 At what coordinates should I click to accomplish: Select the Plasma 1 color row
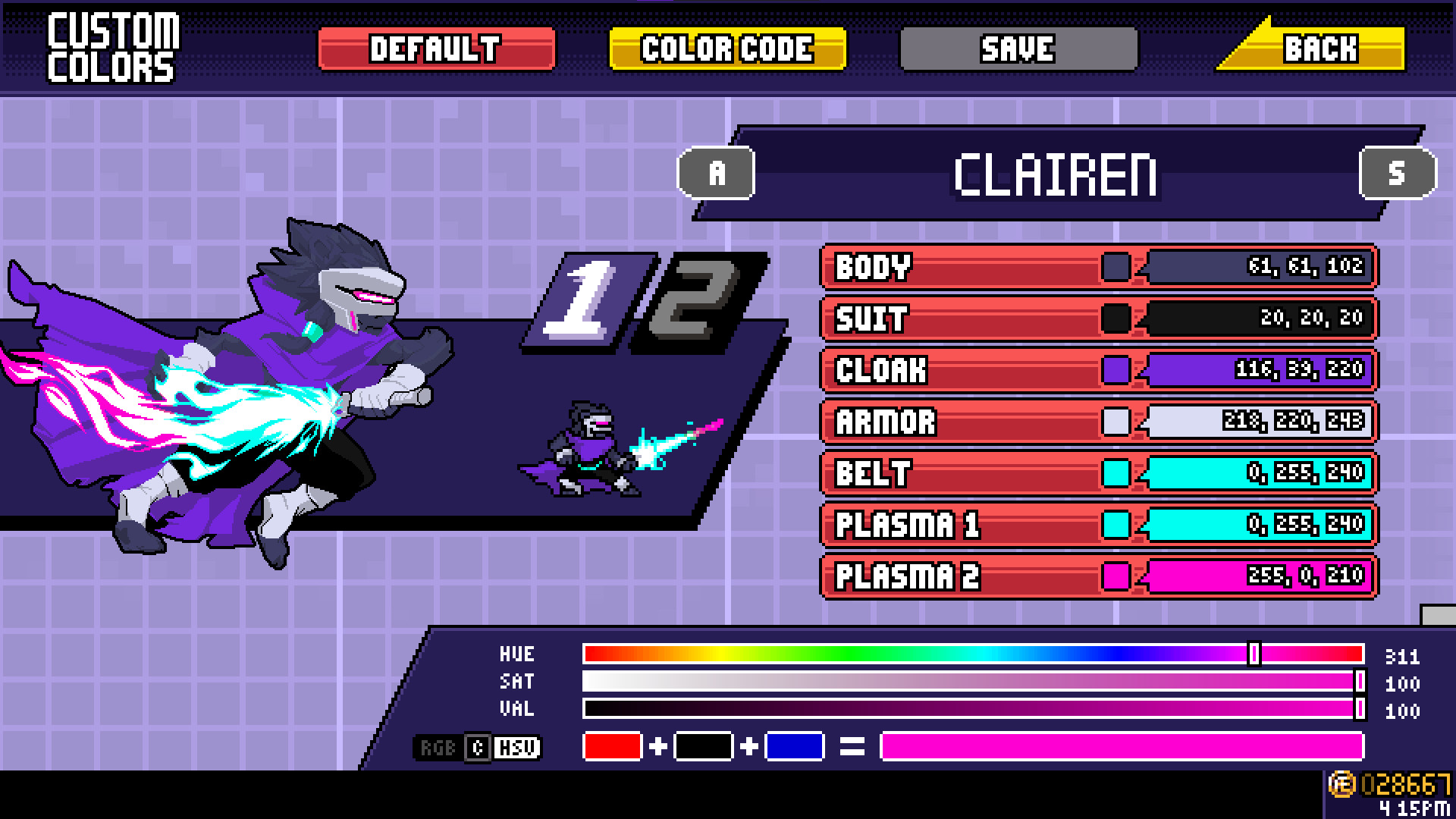coord(948,524)
